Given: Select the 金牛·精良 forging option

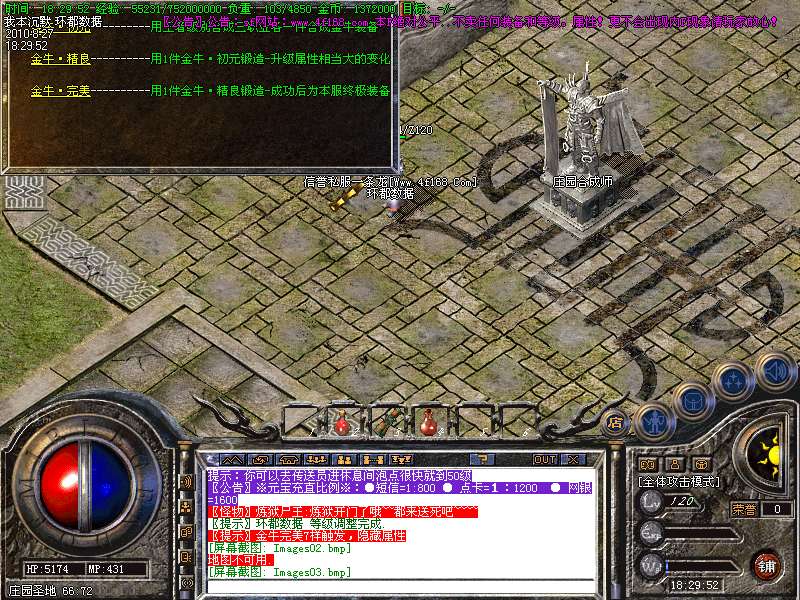Looking at the screenshot, I should coord(60,59).
